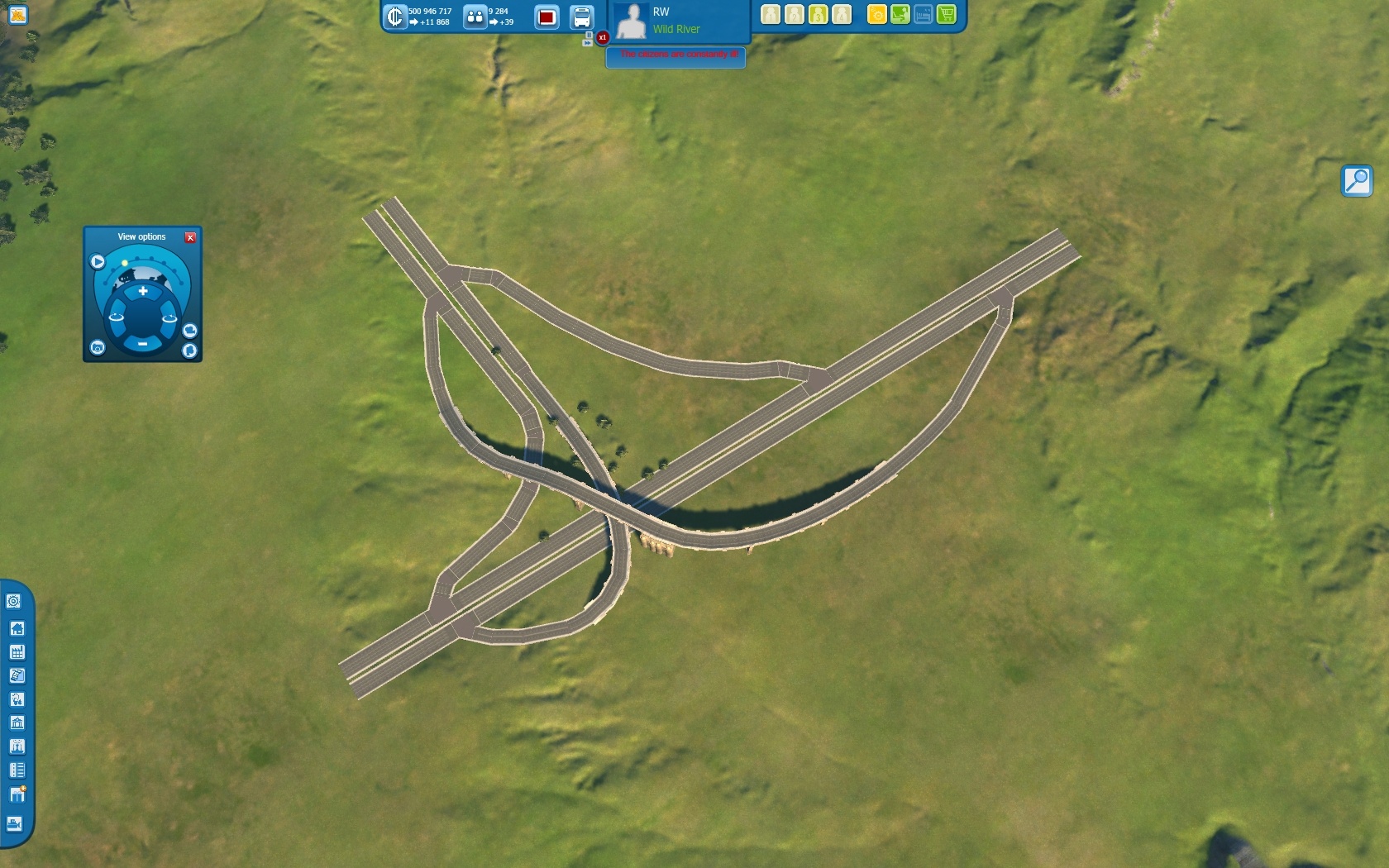Select the bulldozer demolish tool

15,823
